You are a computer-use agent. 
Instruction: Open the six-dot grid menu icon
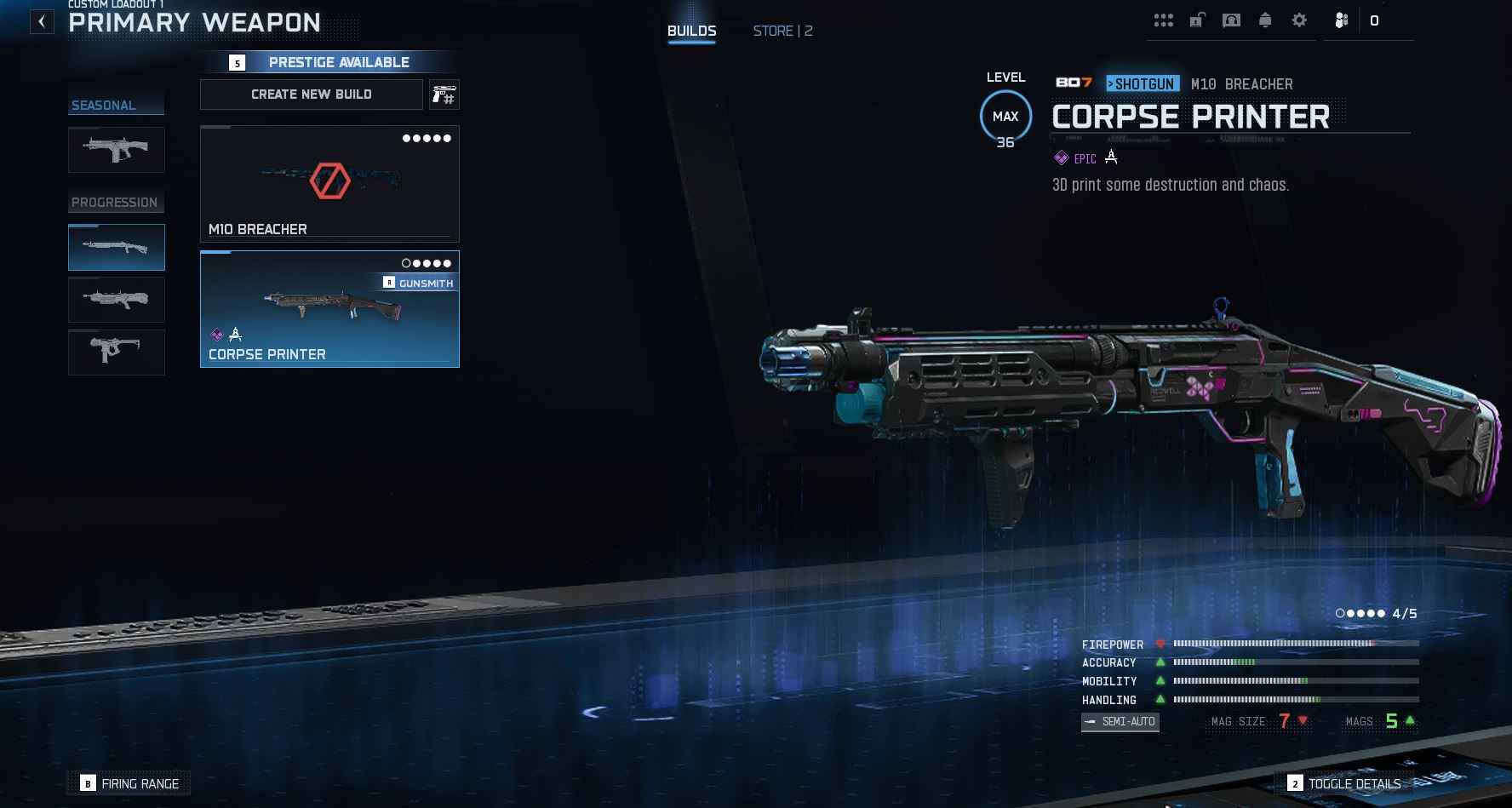pyautogui.click(x=1163, y=20)
